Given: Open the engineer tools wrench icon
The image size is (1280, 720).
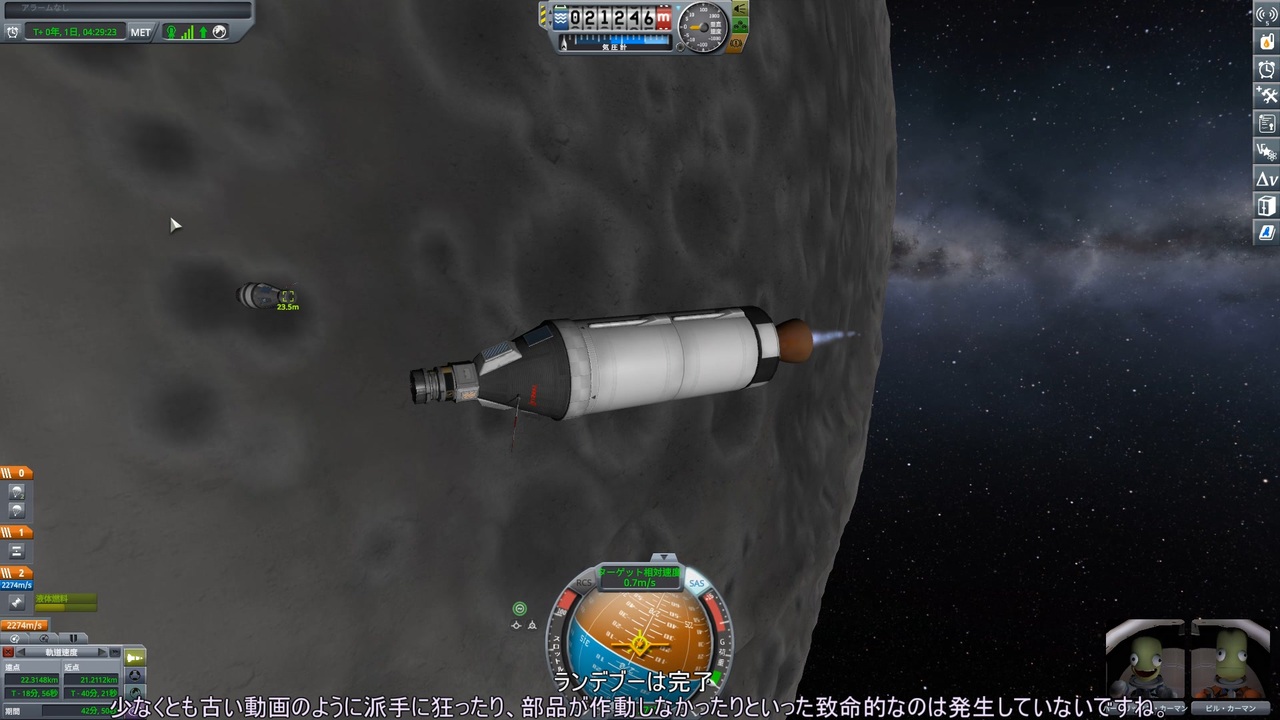Looking at the screenshot, I should pos(1265,94).
